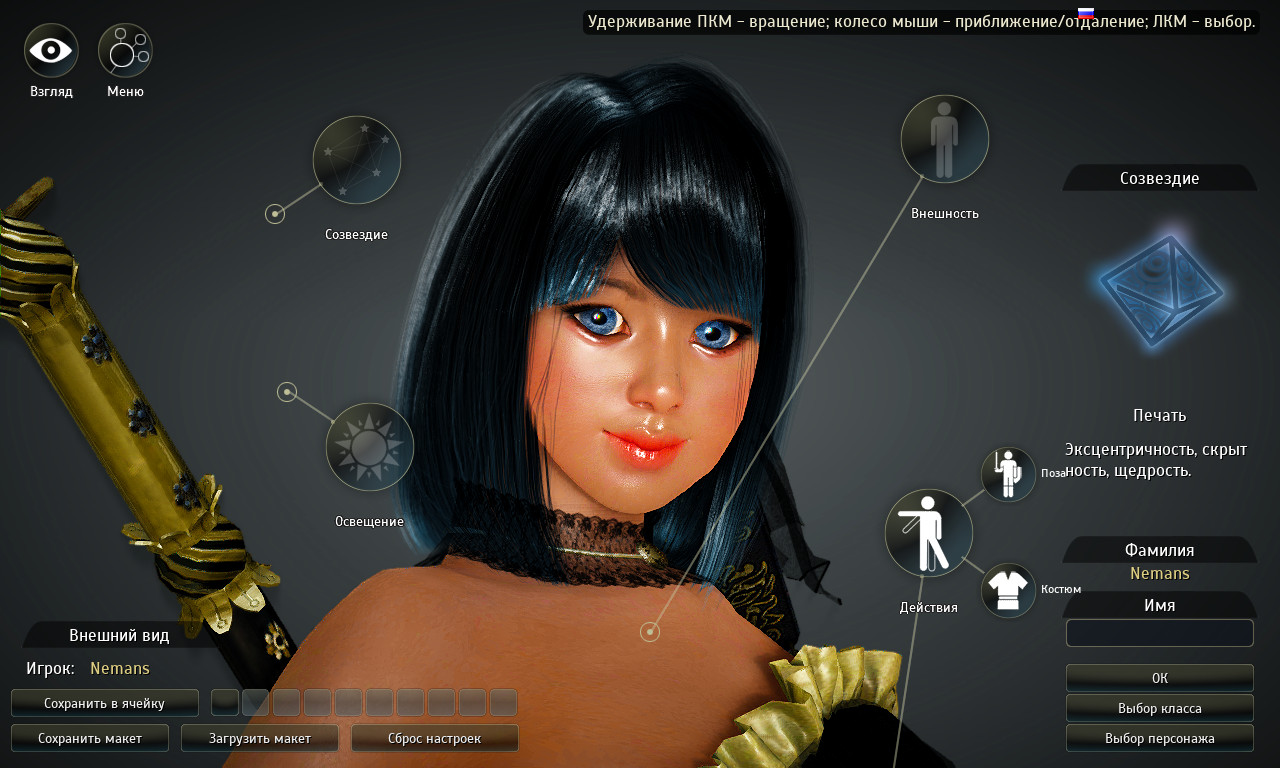Click the Russian flag language indicator

[x=1085, y=13]
